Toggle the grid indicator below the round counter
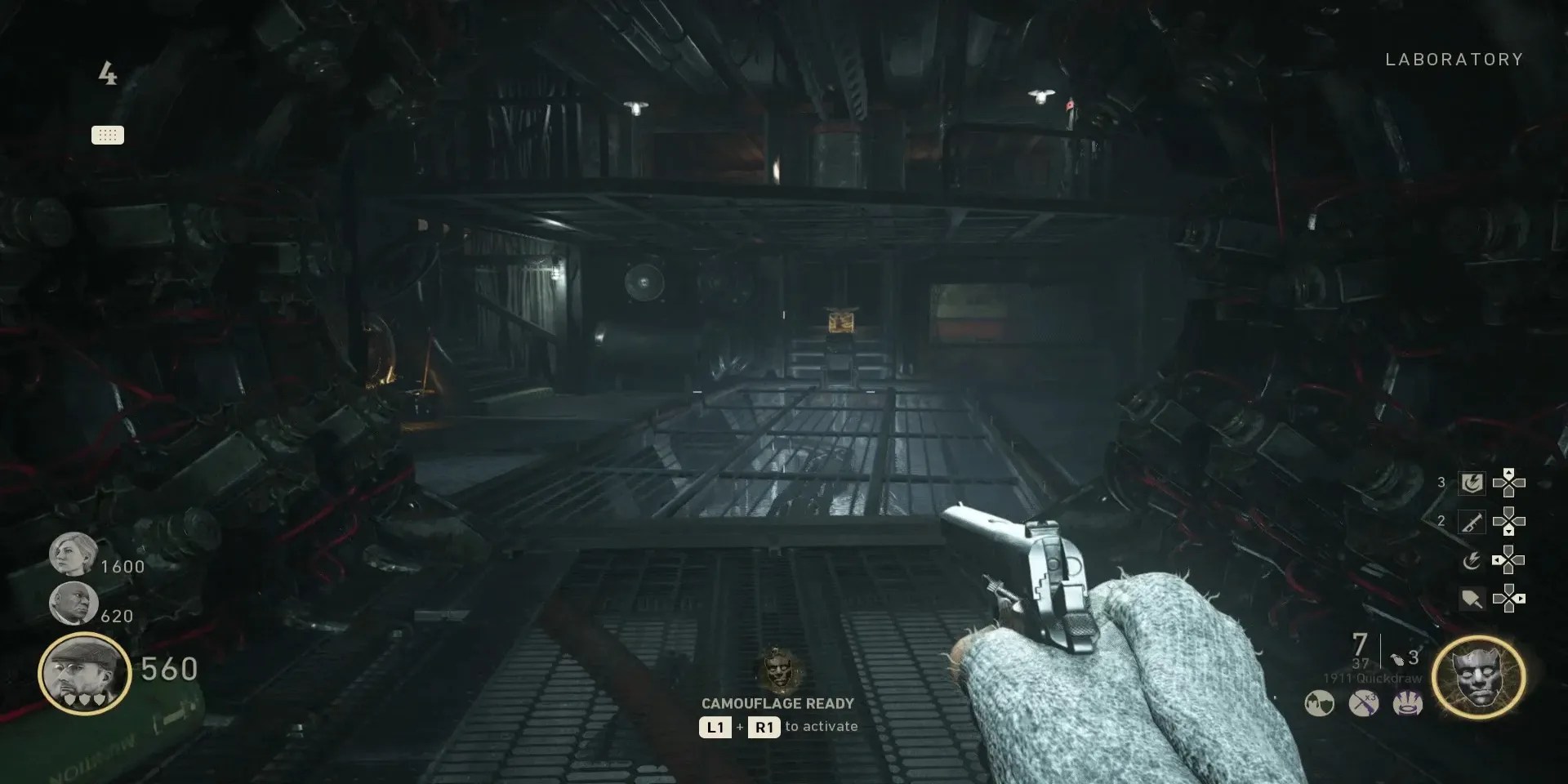The height and width of the screenshot is (784, 1568). pyautogui.click(x=109, y=135)
